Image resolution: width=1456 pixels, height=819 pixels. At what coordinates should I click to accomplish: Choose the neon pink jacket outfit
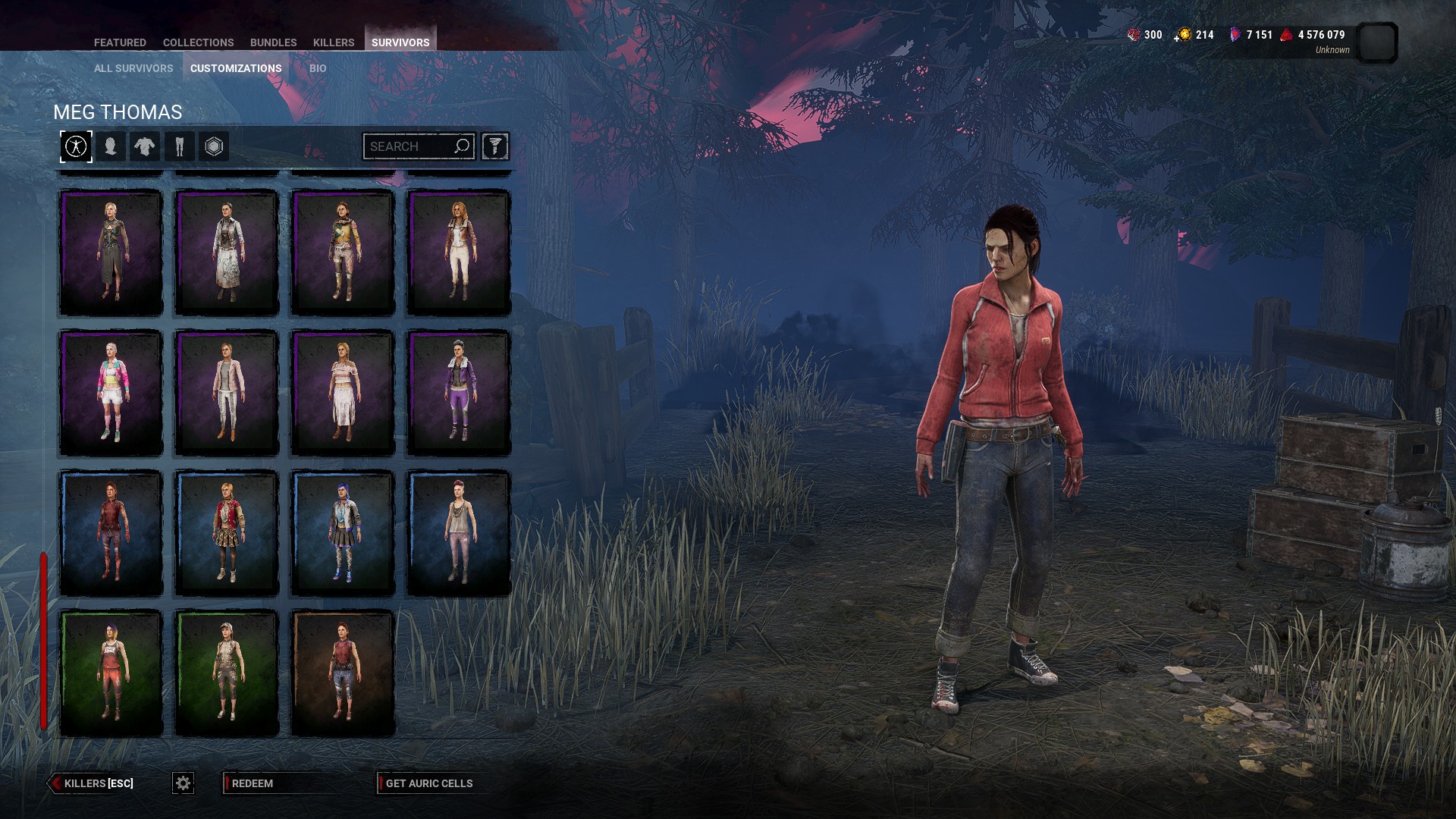point(111,393)
